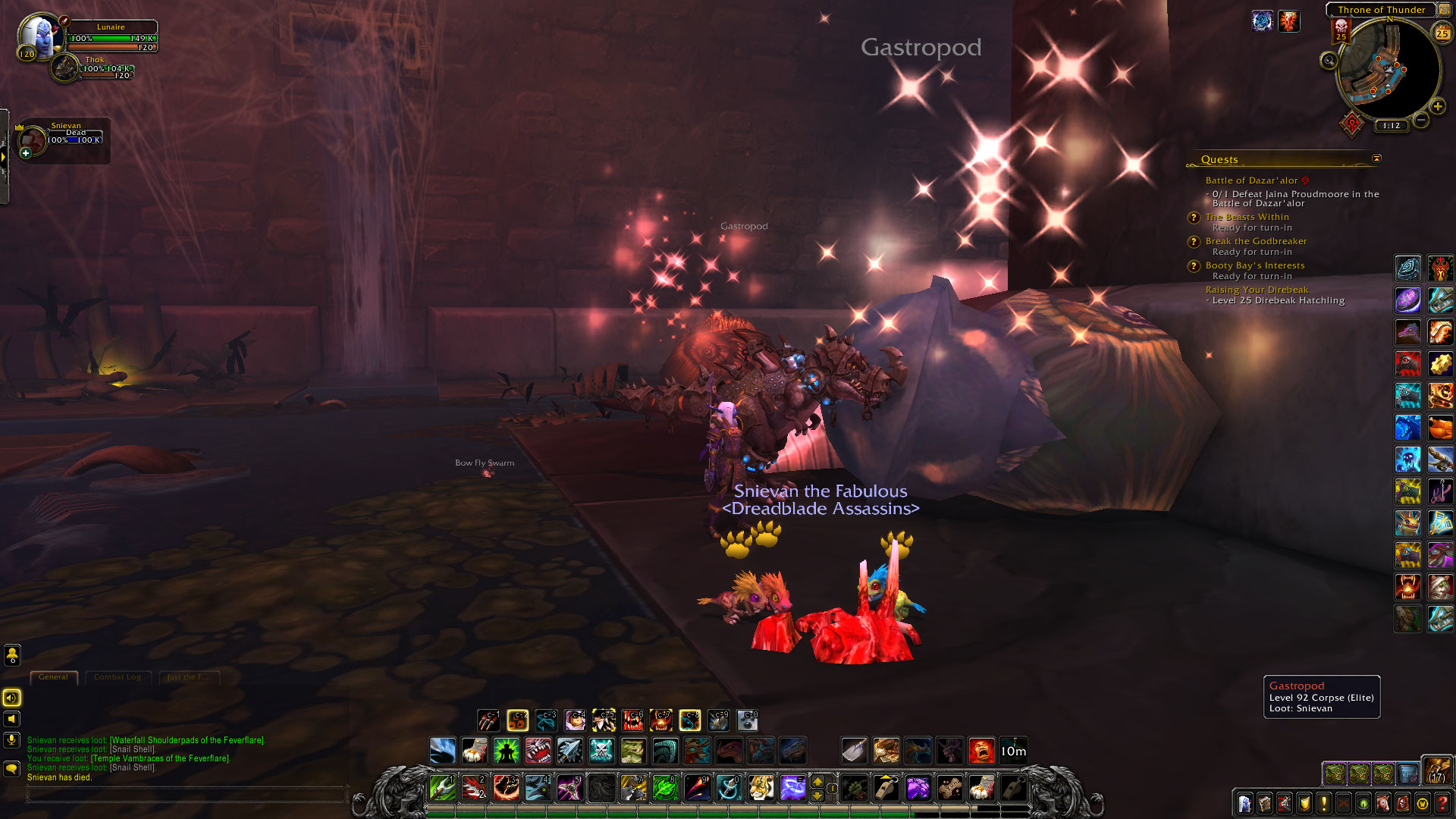The width and height of the screenshot is (1456, 819).
Task: Switch to the Combat Log chat tab
Action: pos(118,677)
